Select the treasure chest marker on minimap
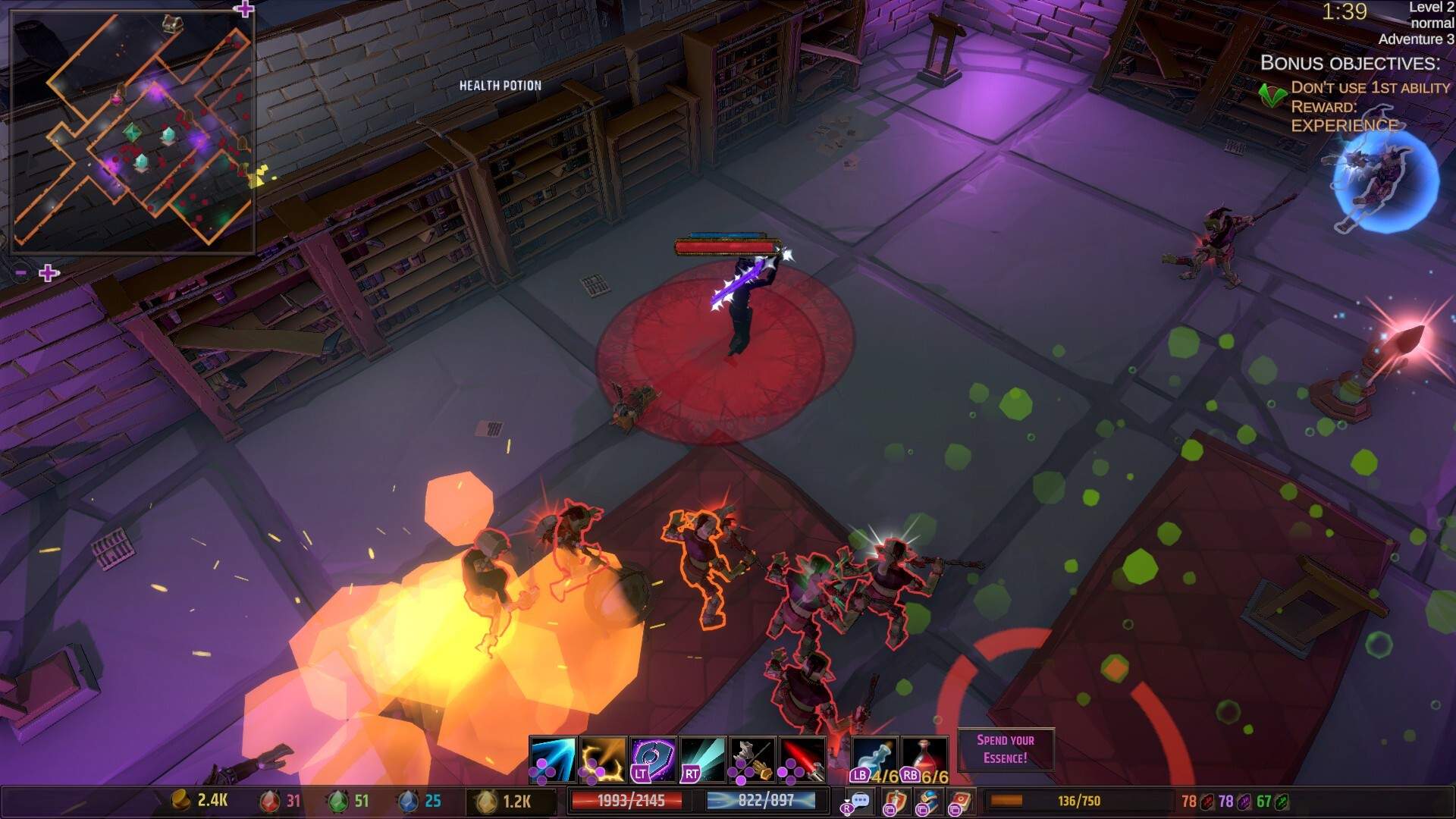This screenshot has width=1456, height=819. click(172, 24)
